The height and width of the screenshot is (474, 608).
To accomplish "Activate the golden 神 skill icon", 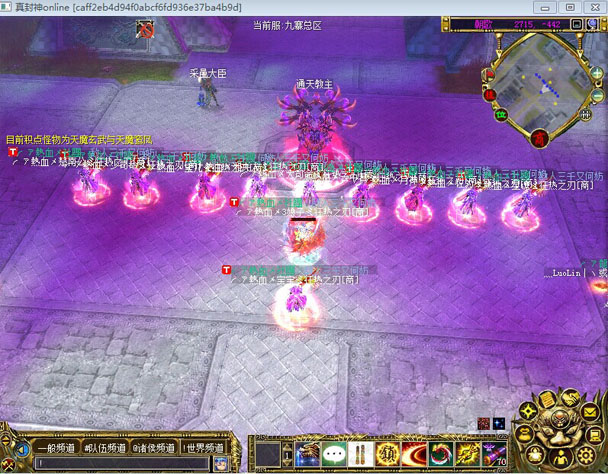I will [387, 455].
